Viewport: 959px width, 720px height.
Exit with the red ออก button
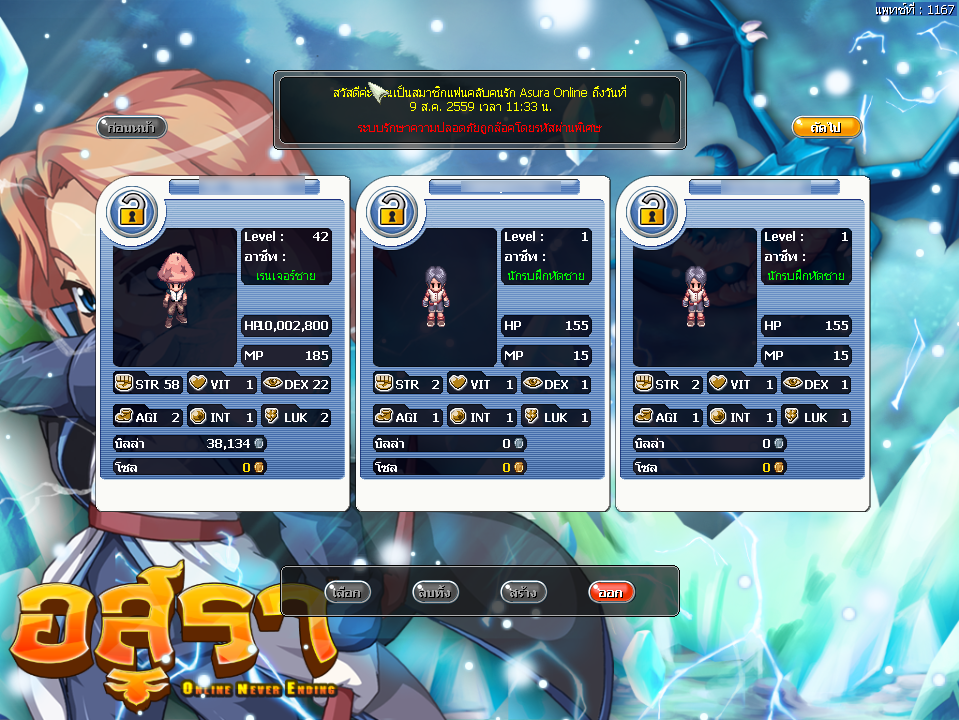click(x=611, y=592)
